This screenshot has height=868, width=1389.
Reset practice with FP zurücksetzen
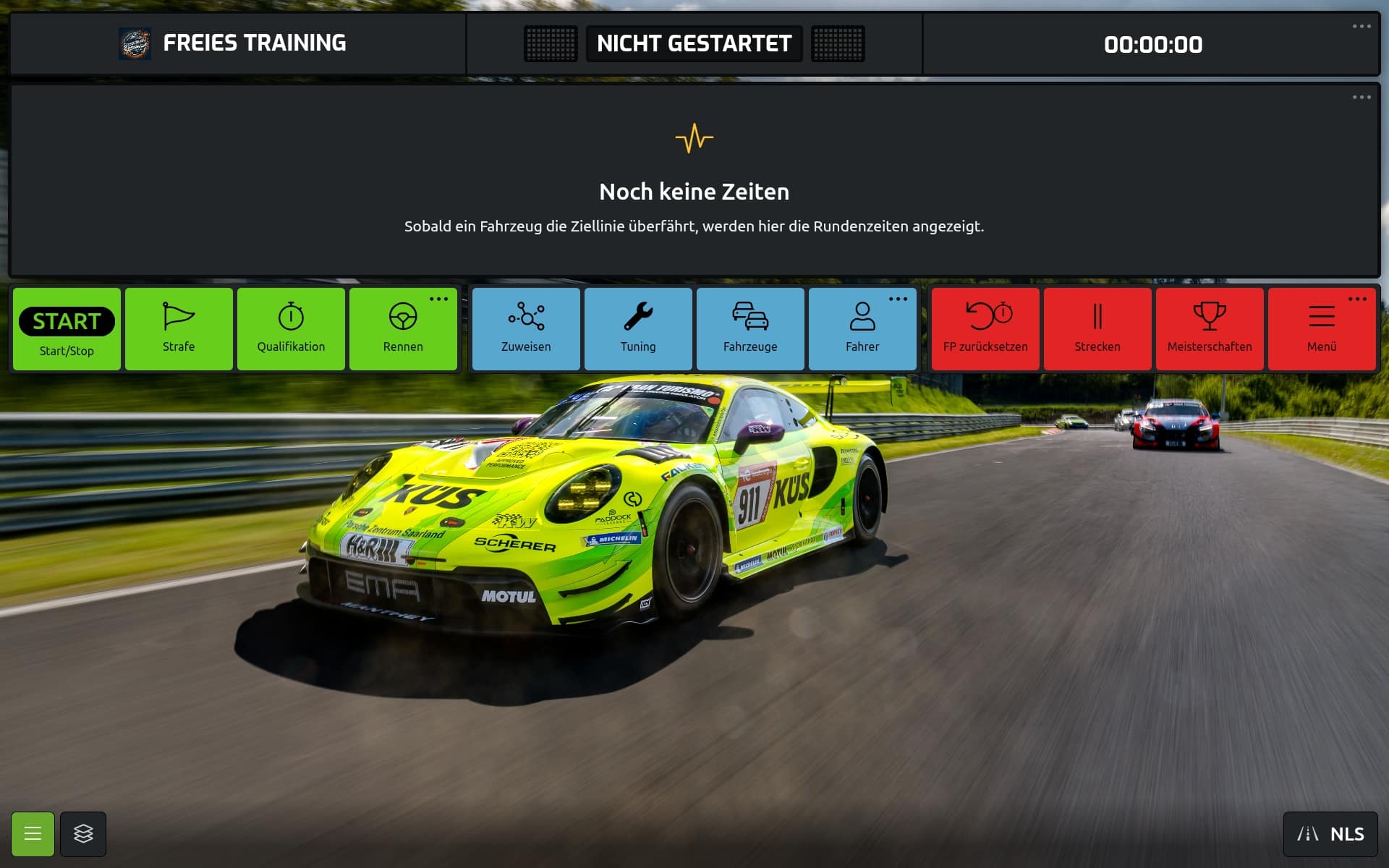click(985, 329)
